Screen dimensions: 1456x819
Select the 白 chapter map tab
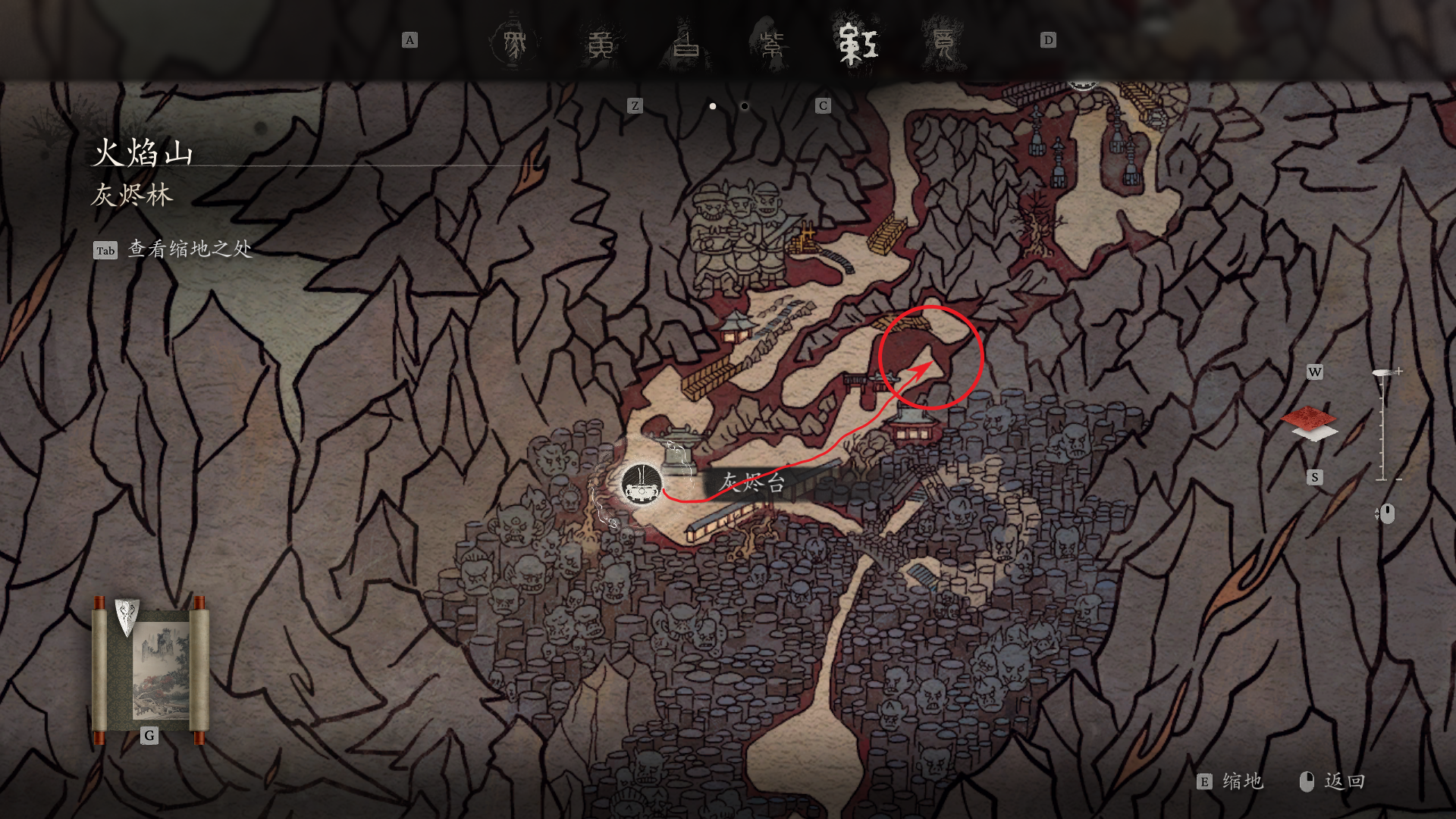pos(687,44)
